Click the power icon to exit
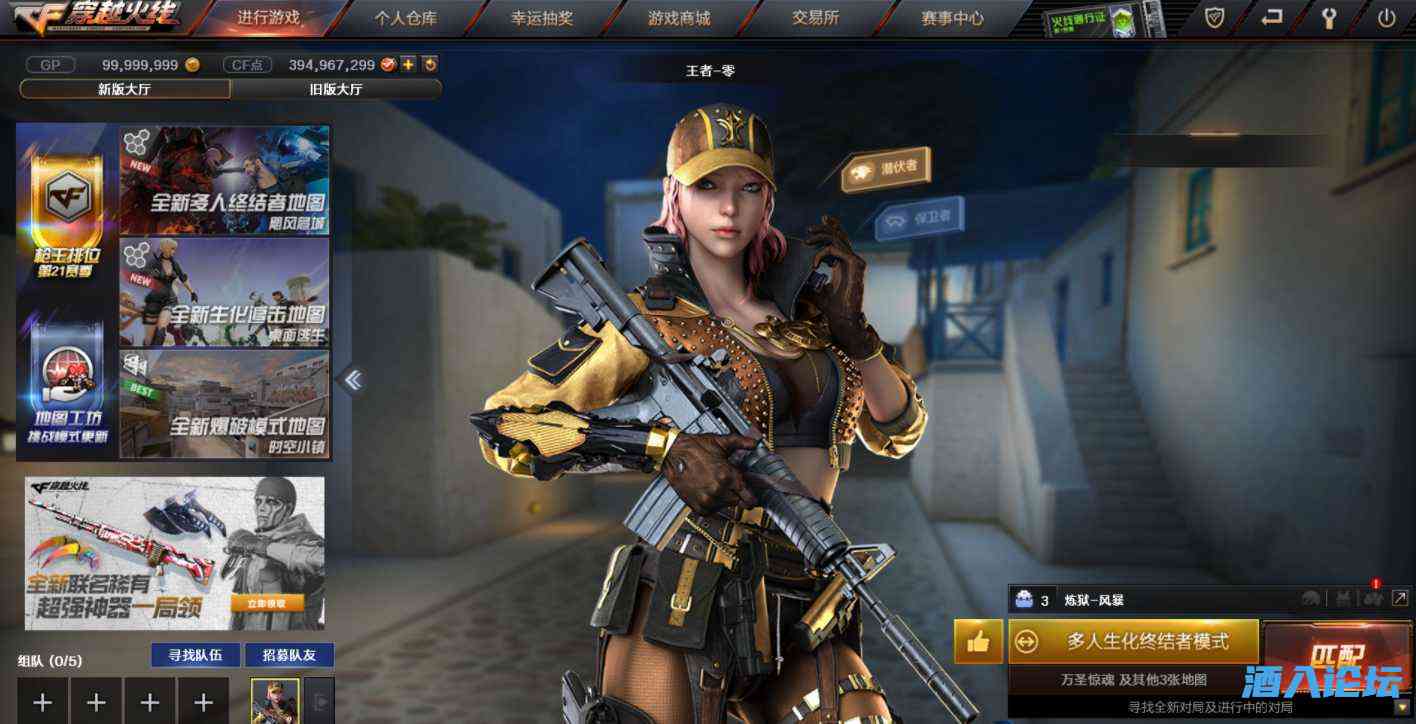1416x724 pixels. [1386, 18]
